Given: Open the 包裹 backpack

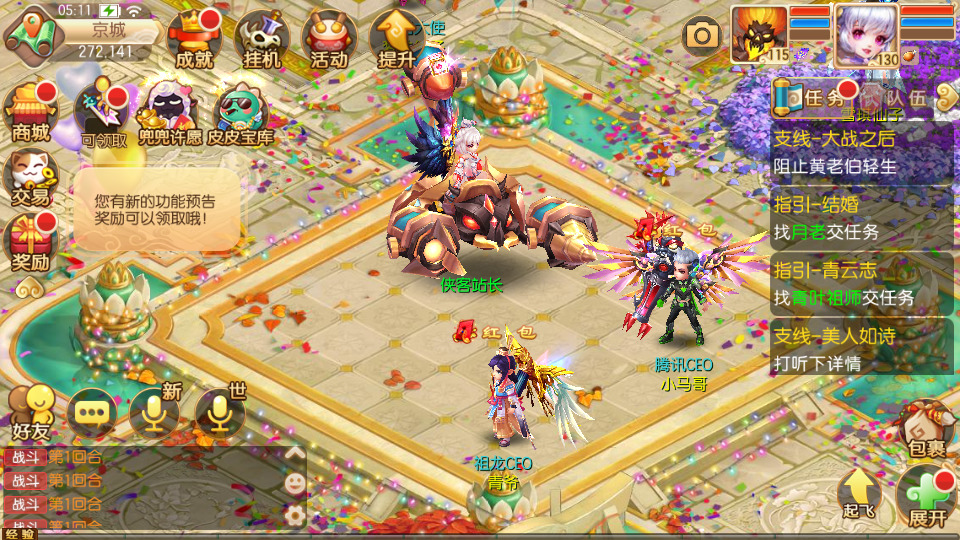Looking at the screenshot, I should [x=925, y=430].
